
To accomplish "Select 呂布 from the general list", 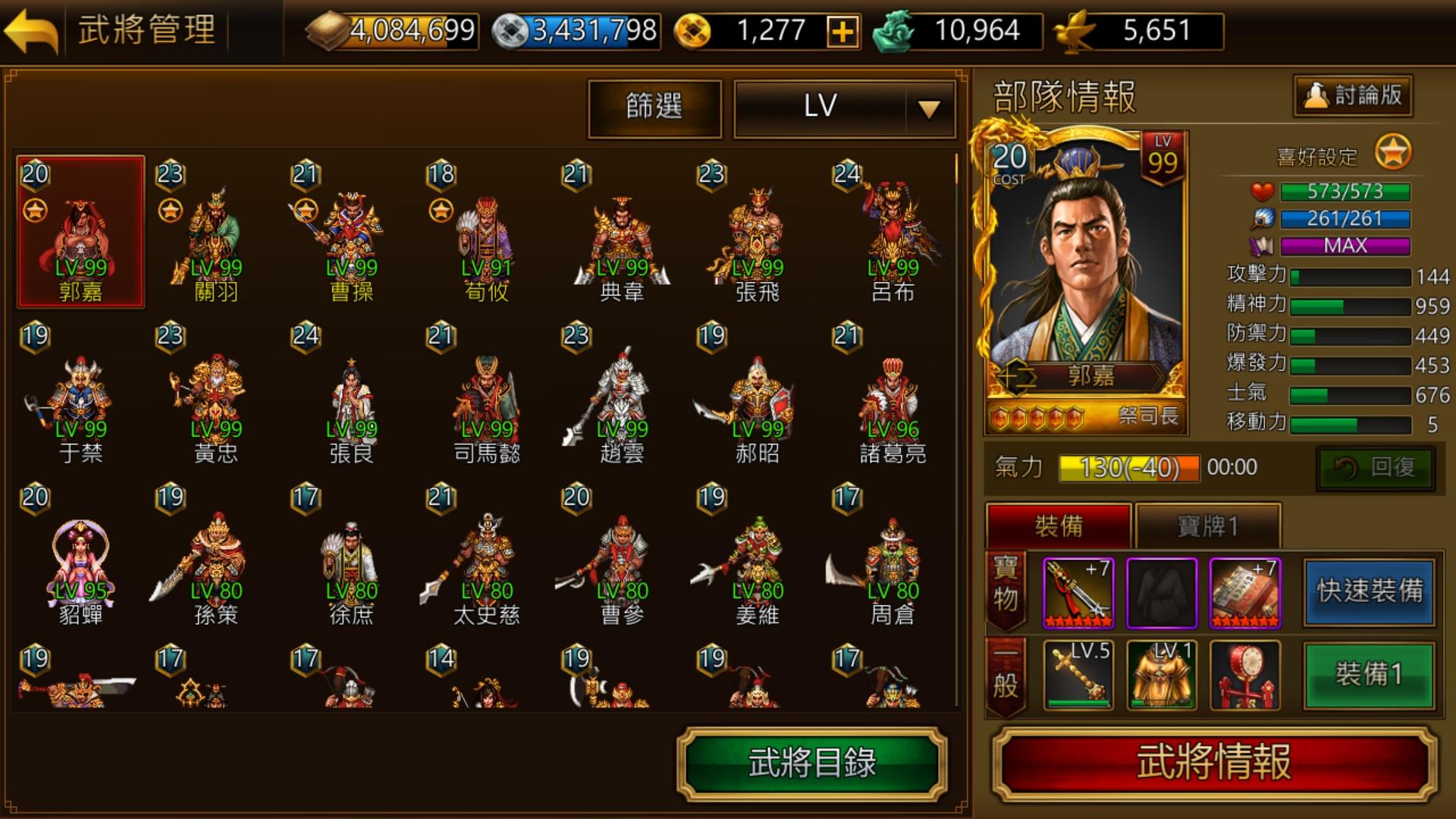I will tap(892, 227).
